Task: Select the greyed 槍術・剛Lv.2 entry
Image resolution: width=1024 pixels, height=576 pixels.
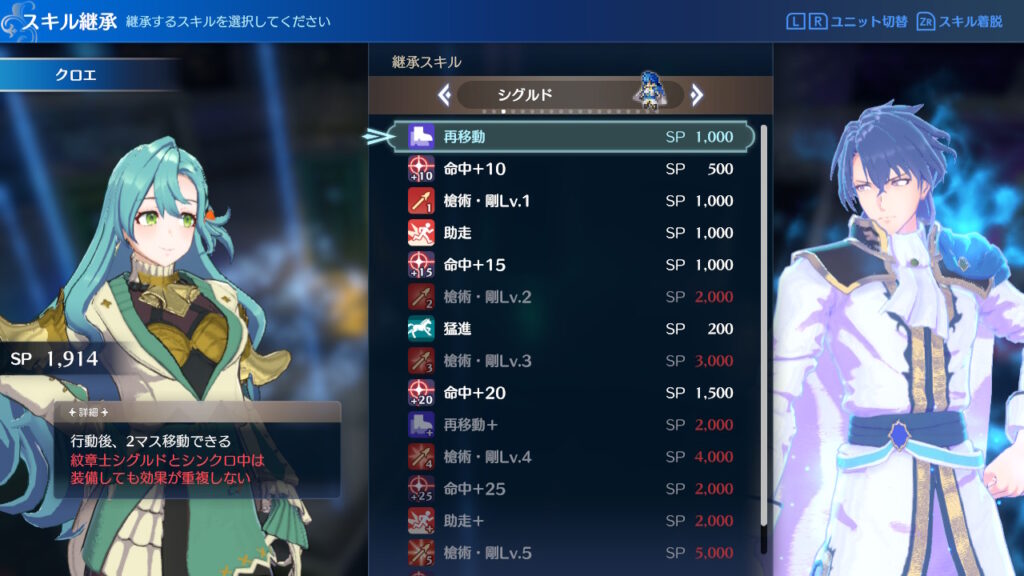Action: pos(570,297)
